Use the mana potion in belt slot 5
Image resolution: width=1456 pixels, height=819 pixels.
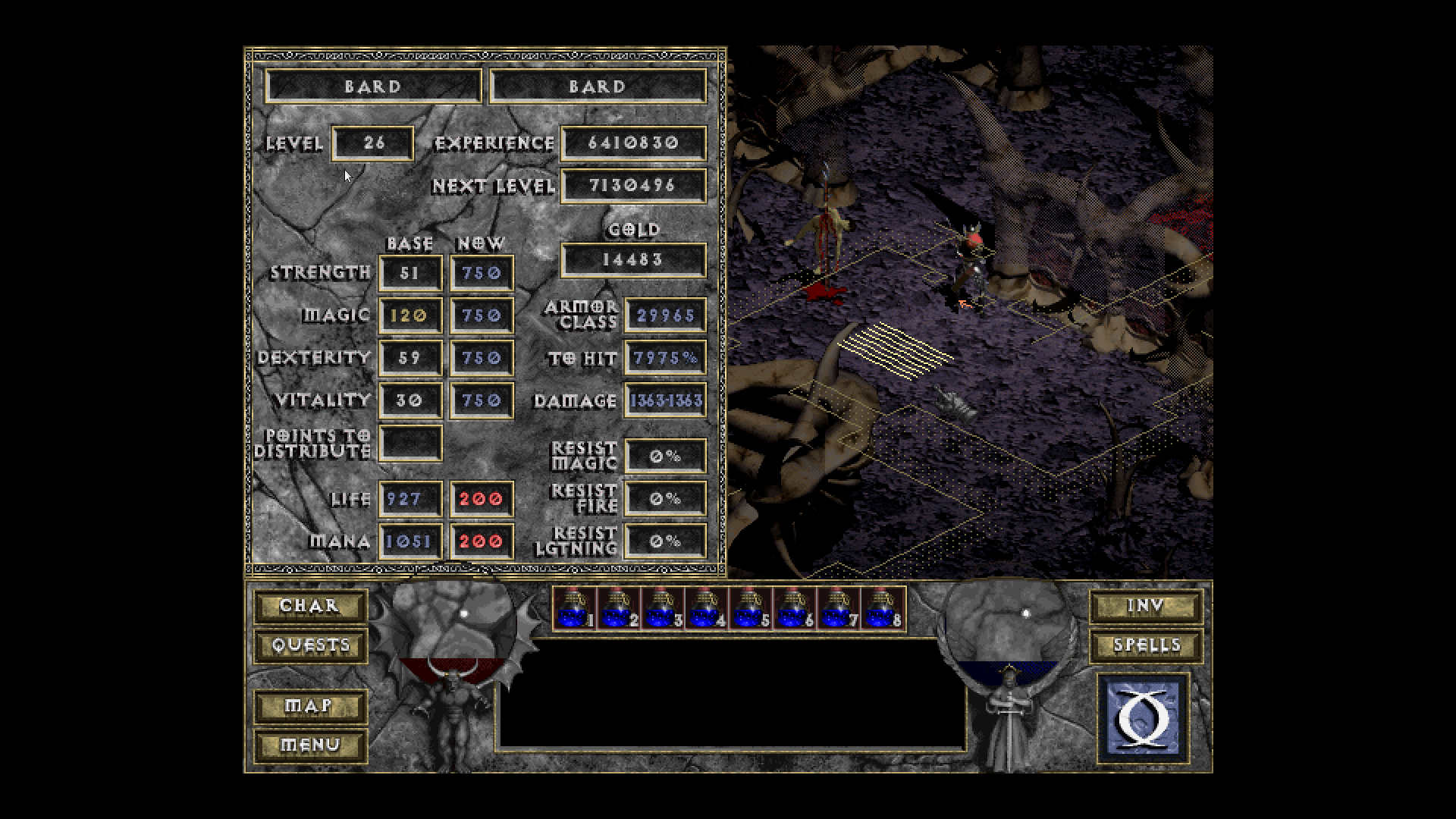pyautogui.click(x=749, y=608)
